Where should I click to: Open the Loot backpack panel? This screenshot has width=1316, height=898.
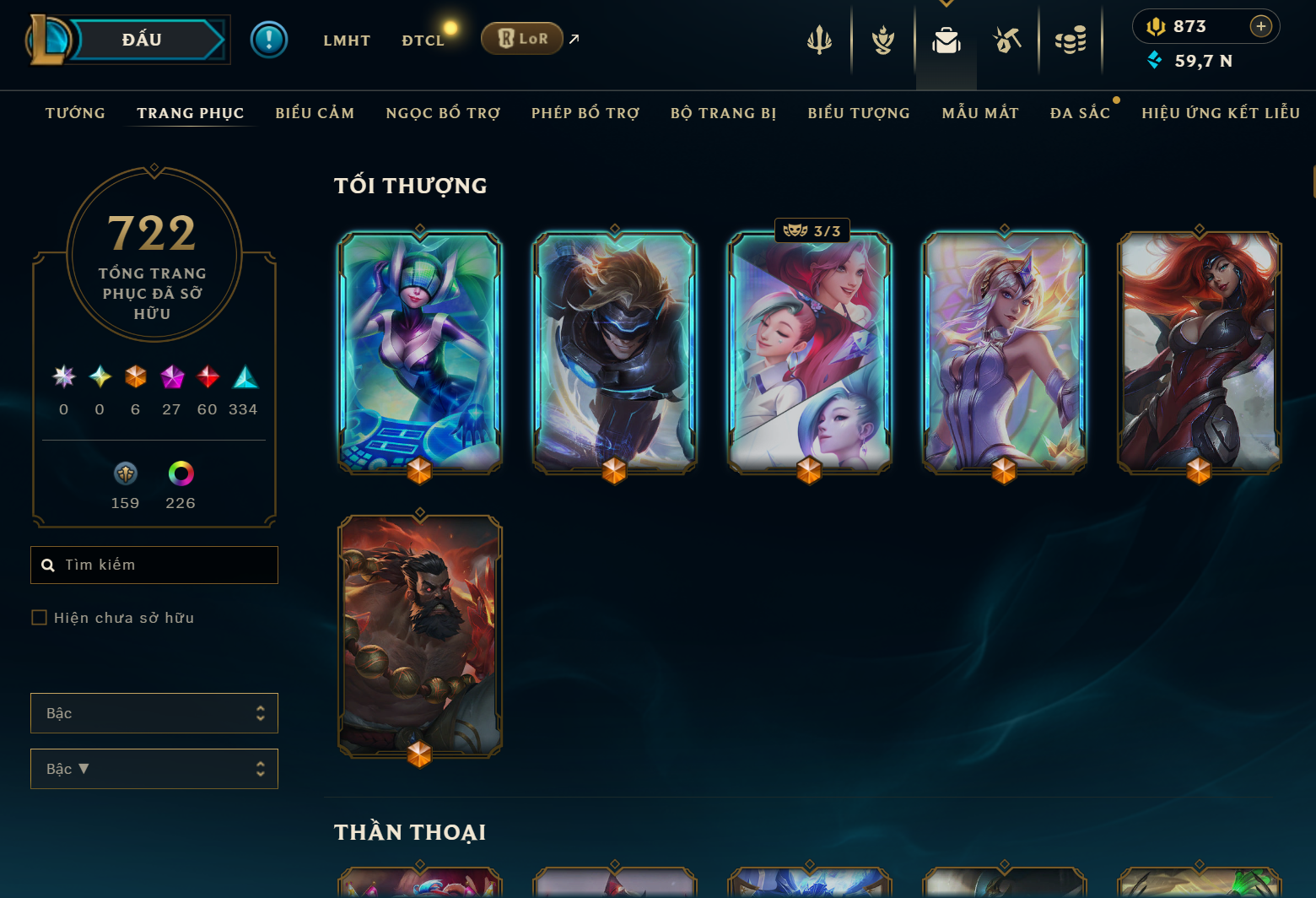(946, 39)
